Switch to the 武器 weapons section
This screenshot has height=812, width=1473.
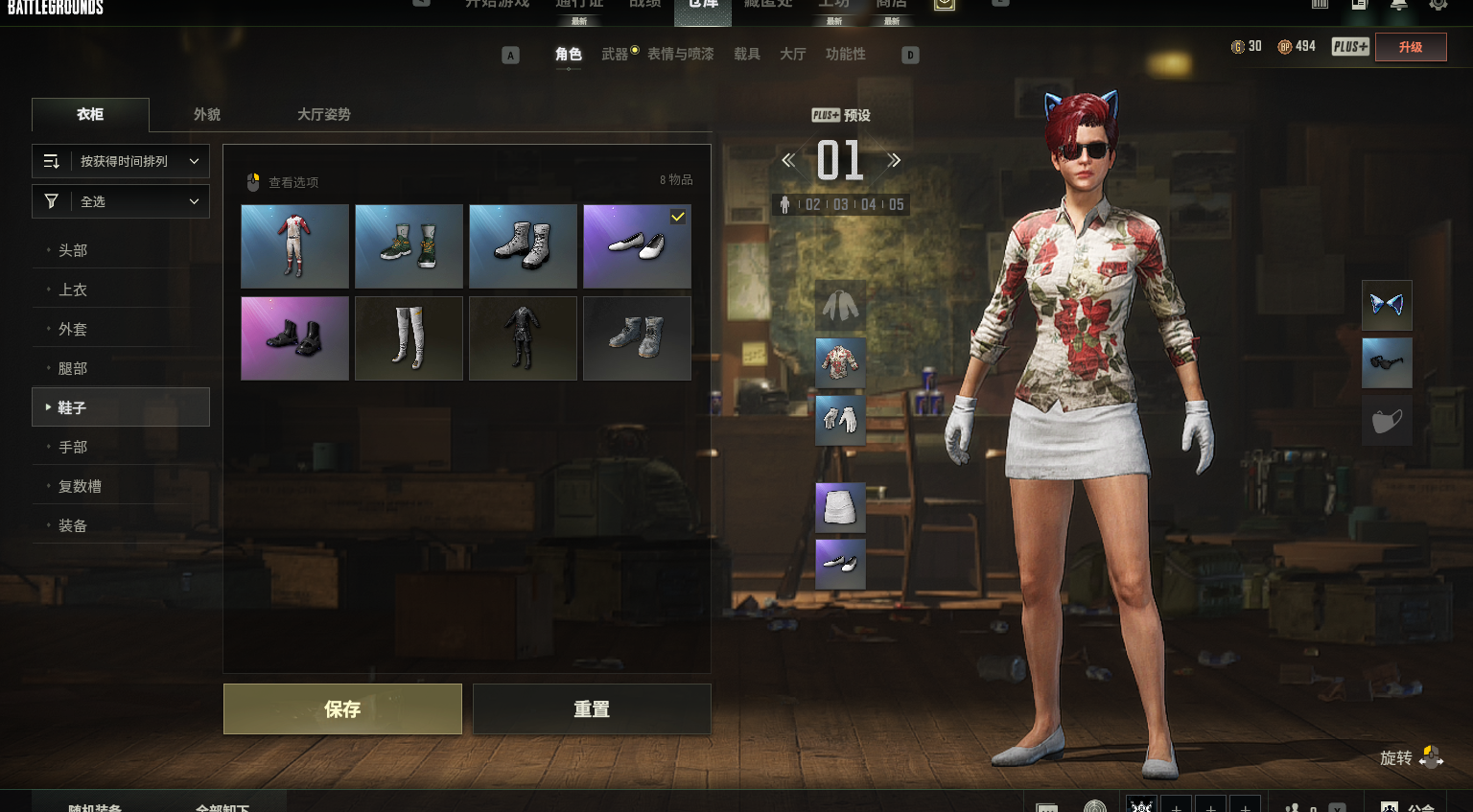tap(615, 55)
